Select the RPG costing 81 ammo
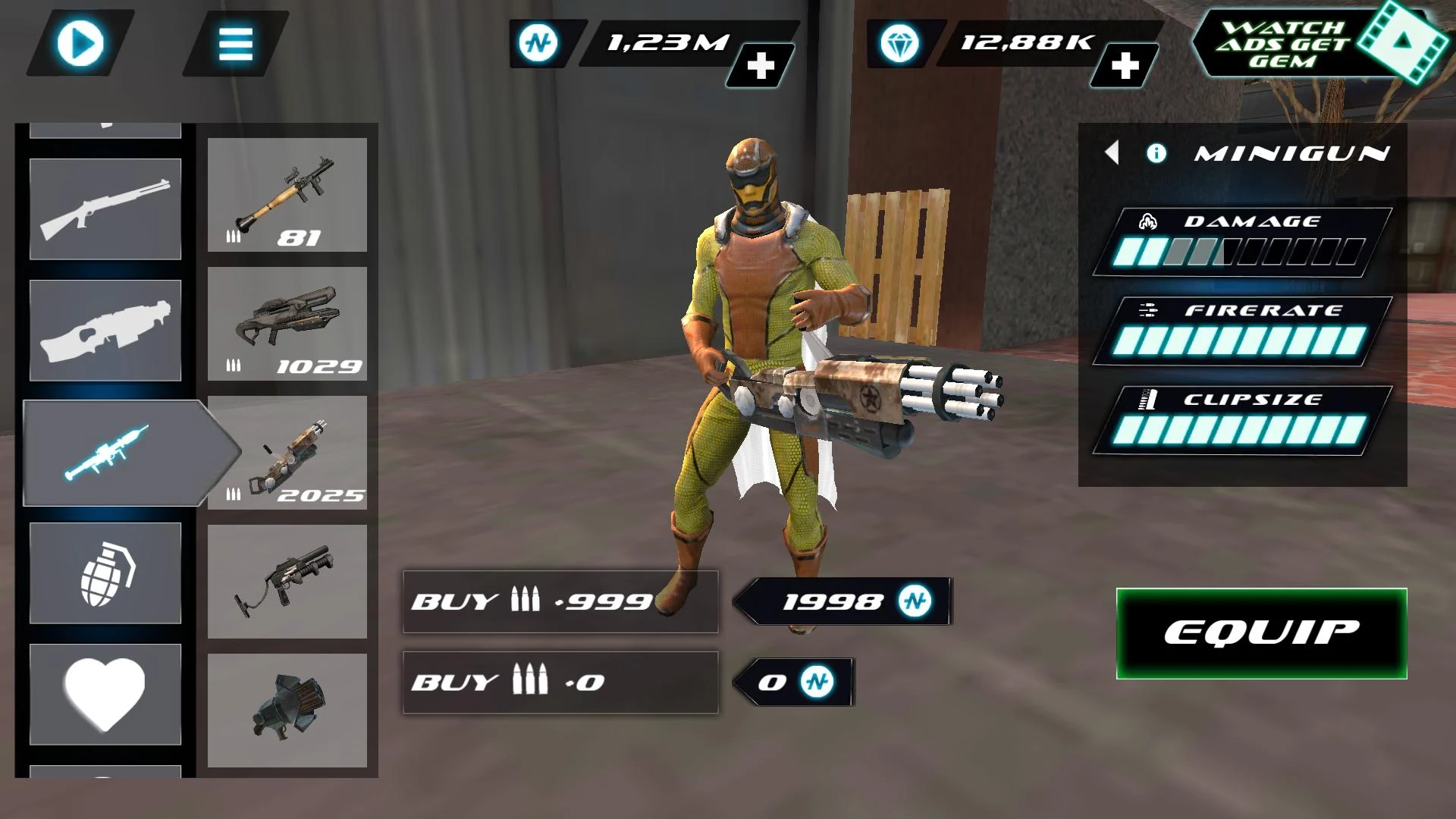Image resolution: width=1456 pixels, height=819 pixels. click(288, 197)
